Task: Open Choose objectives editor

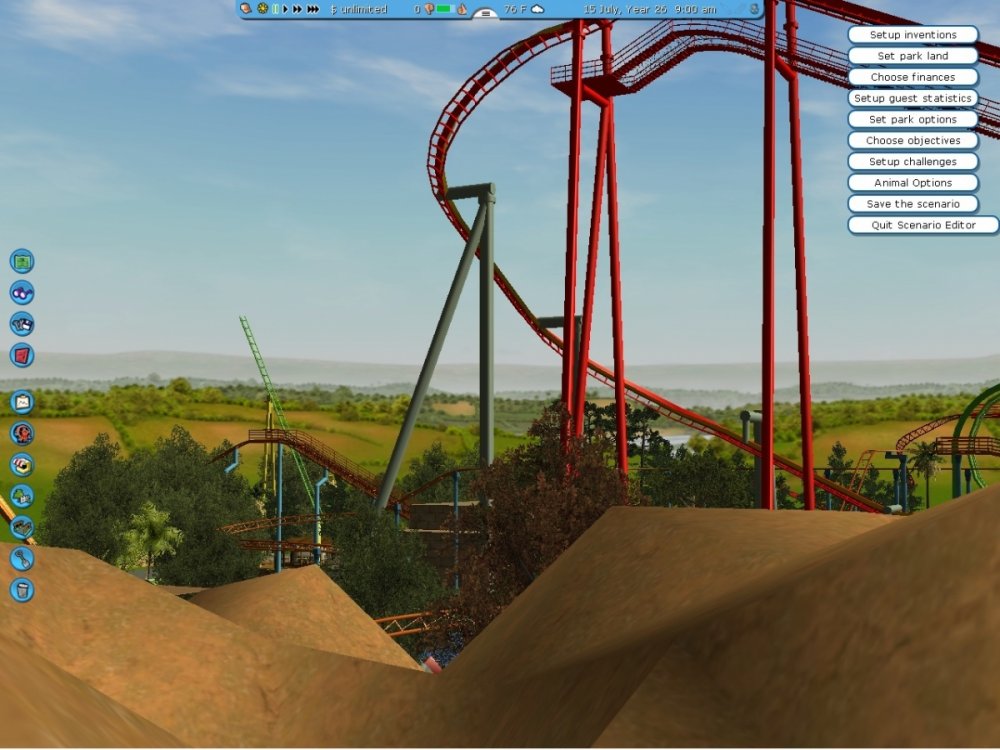Action: [912, 140]
